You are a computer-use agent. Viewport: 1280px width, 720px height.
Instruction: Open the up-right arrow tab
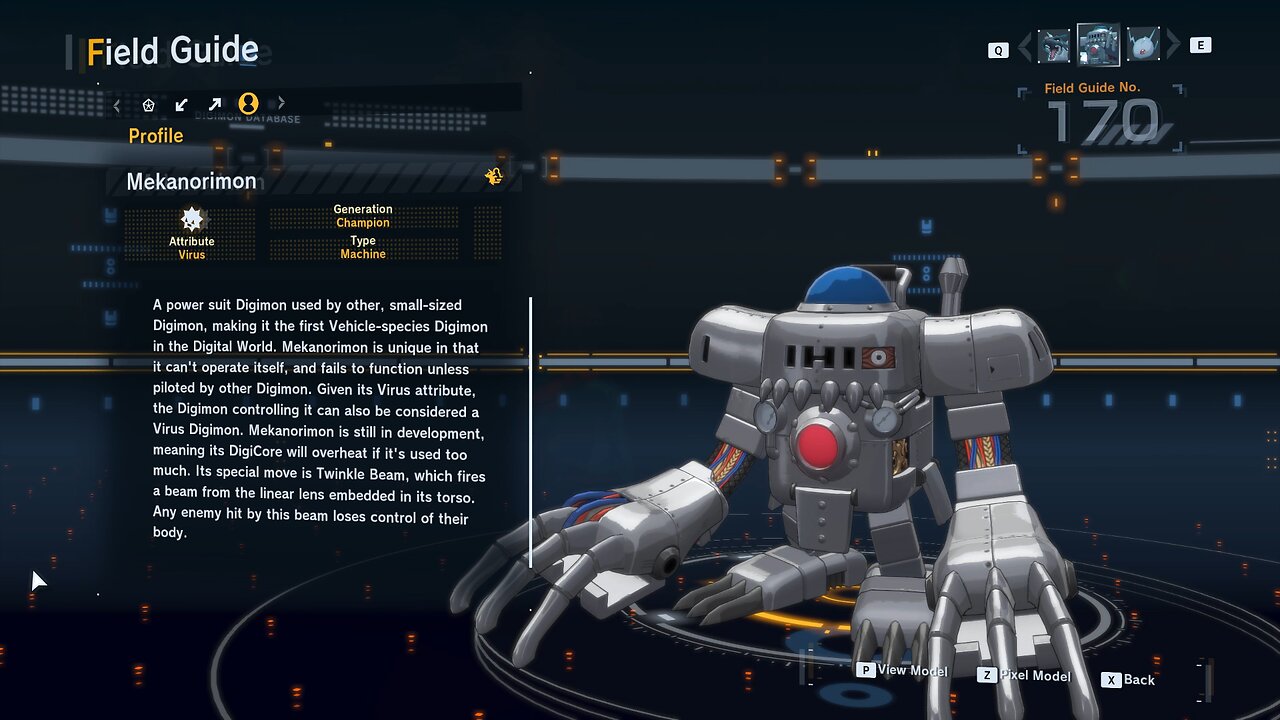point(214,104)
